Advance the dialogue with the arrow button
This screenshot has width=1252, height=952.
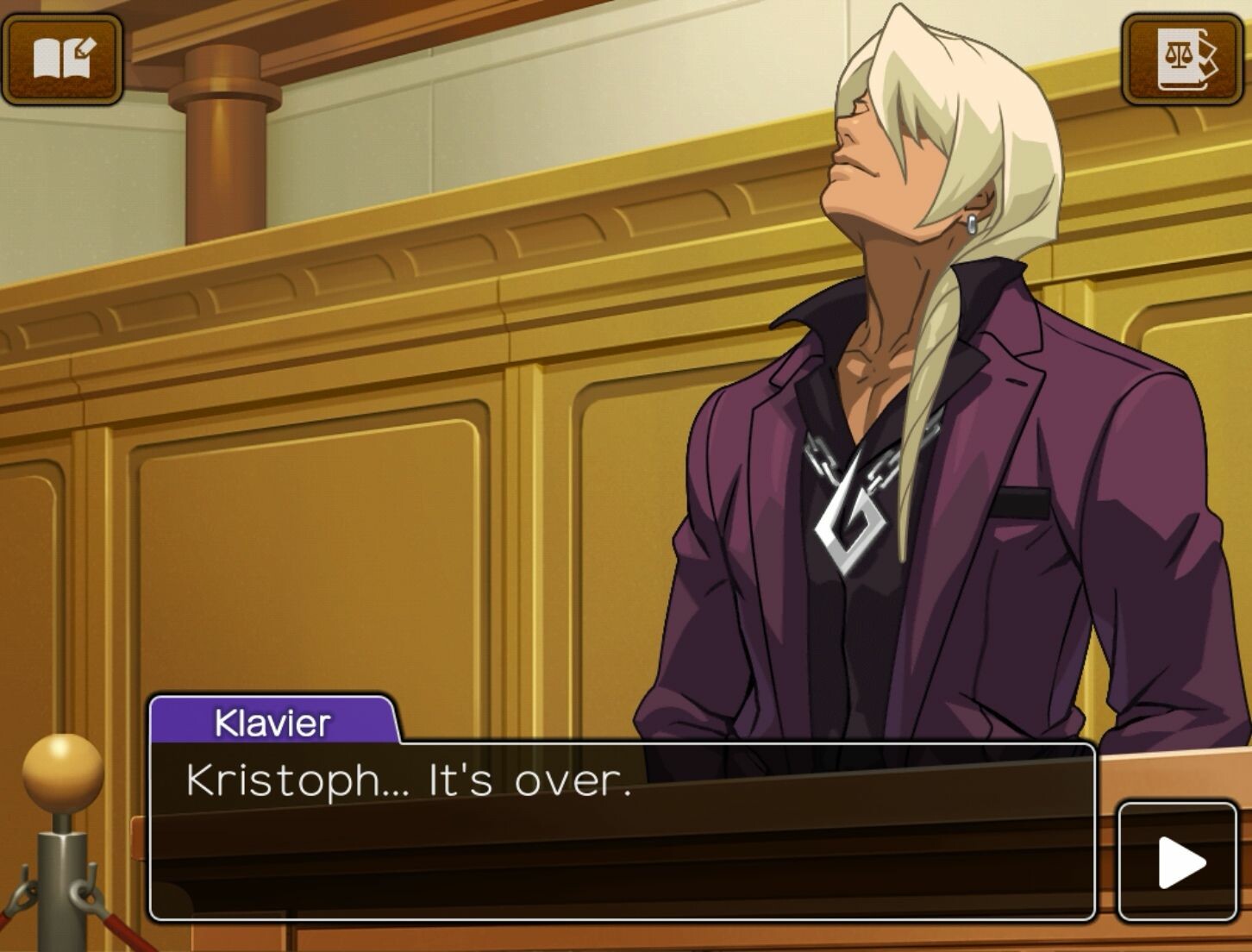point(1178,861)
